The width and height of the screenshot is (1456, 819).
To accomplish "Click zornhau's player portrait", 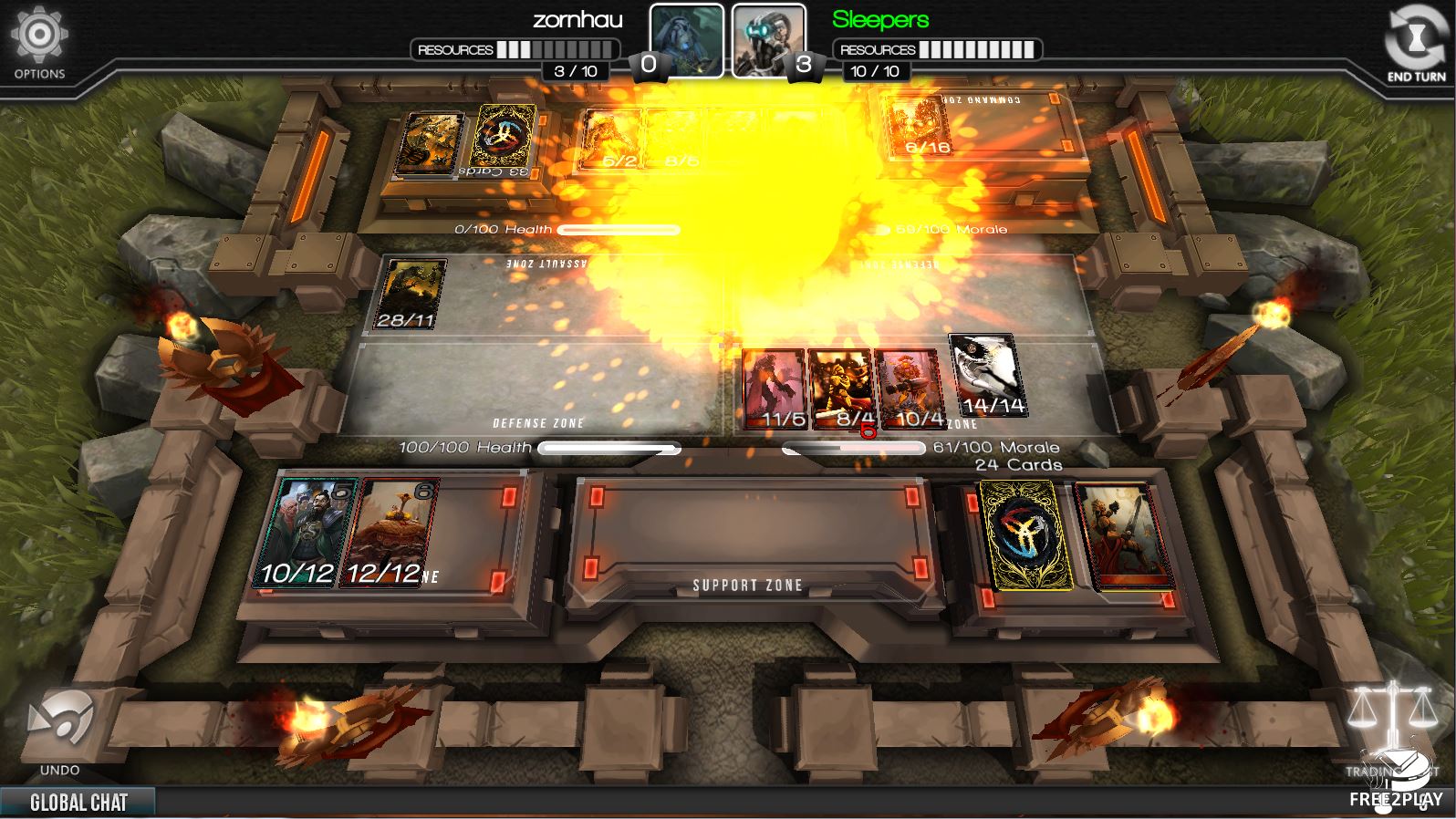I will point(686,40).
